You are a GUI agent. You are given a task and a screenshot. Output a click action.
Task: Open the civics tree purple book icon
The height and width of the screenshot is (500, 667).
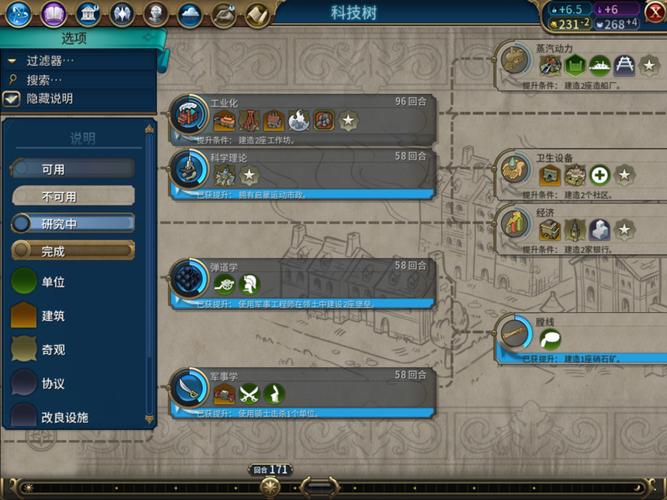coord(56,14)
